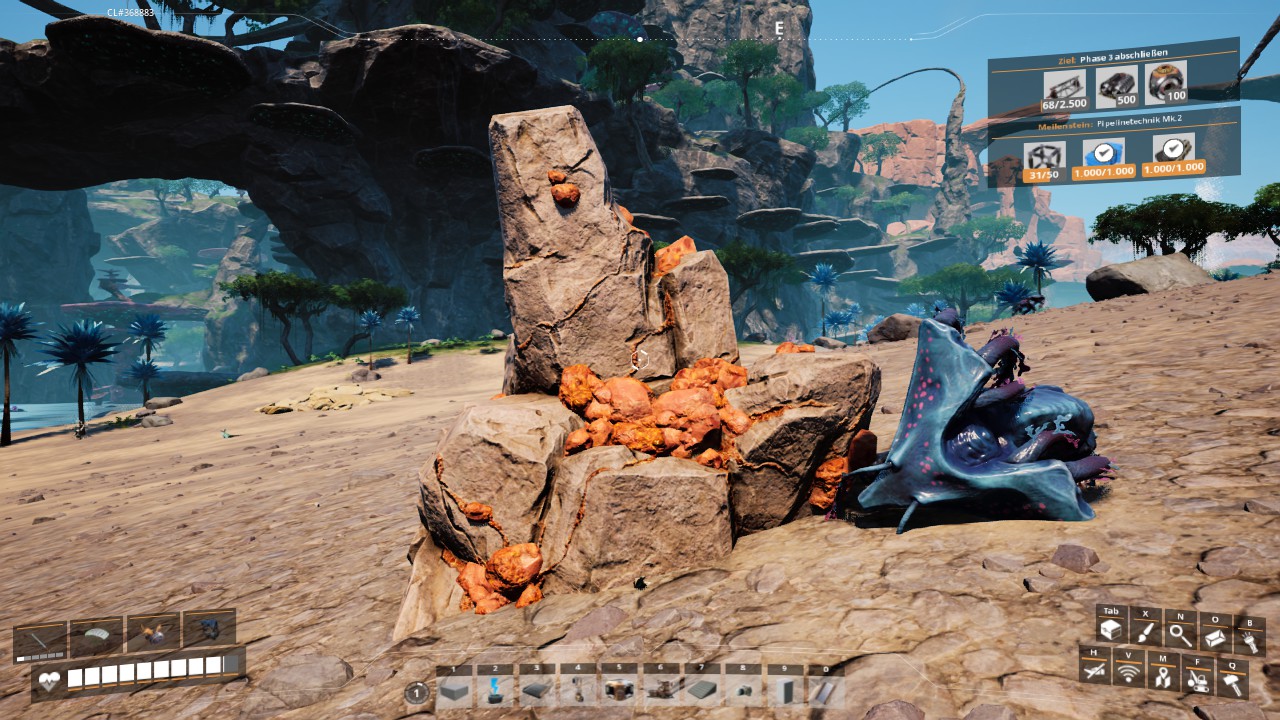Select the foundation block in hotbar slot 1
This screenshot has width=1280, height=720.
[454, 690]
